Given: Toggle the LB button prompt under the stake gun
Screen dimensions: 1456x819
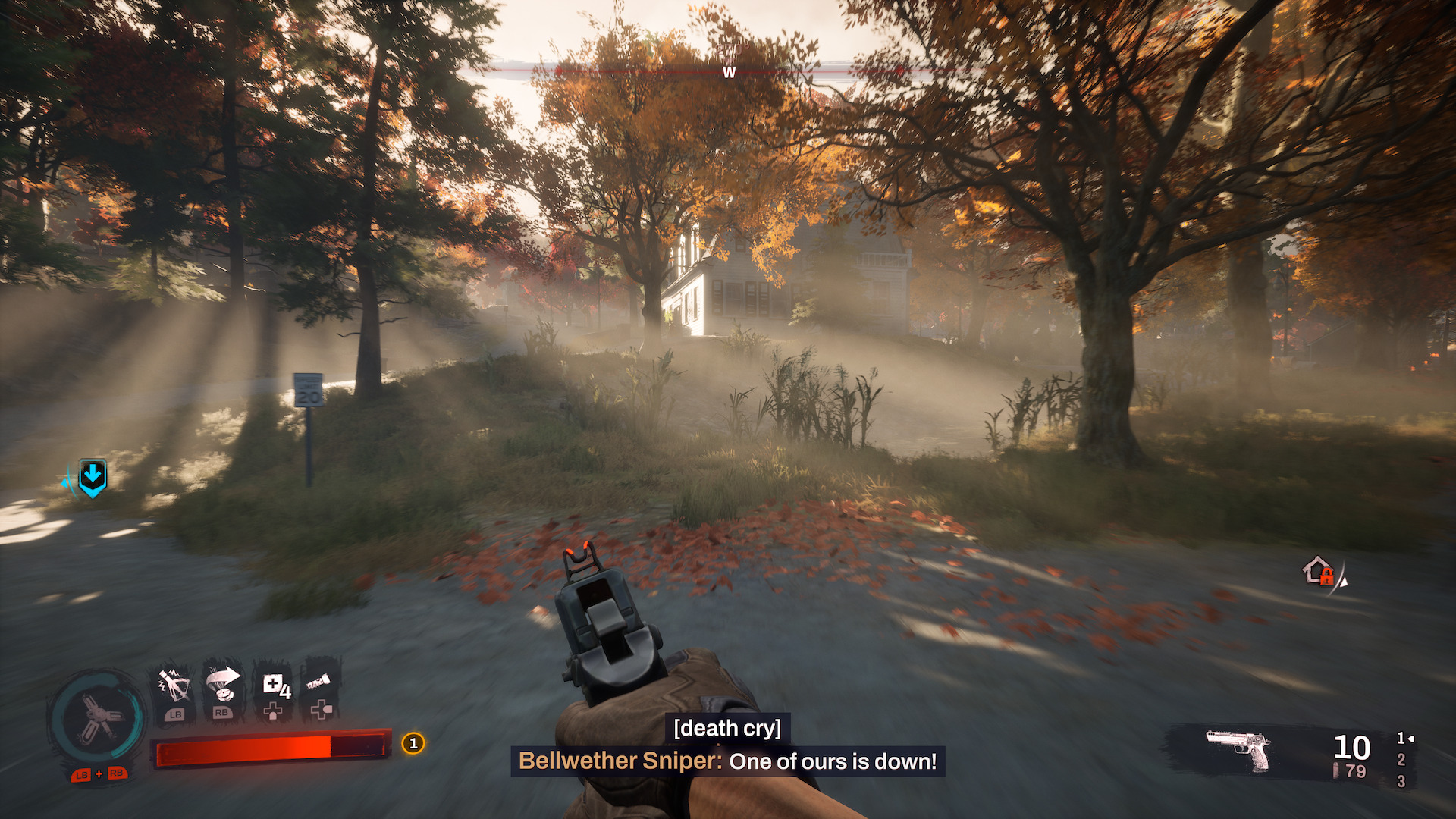Looking at the screenshot, I should click(176, 715).
